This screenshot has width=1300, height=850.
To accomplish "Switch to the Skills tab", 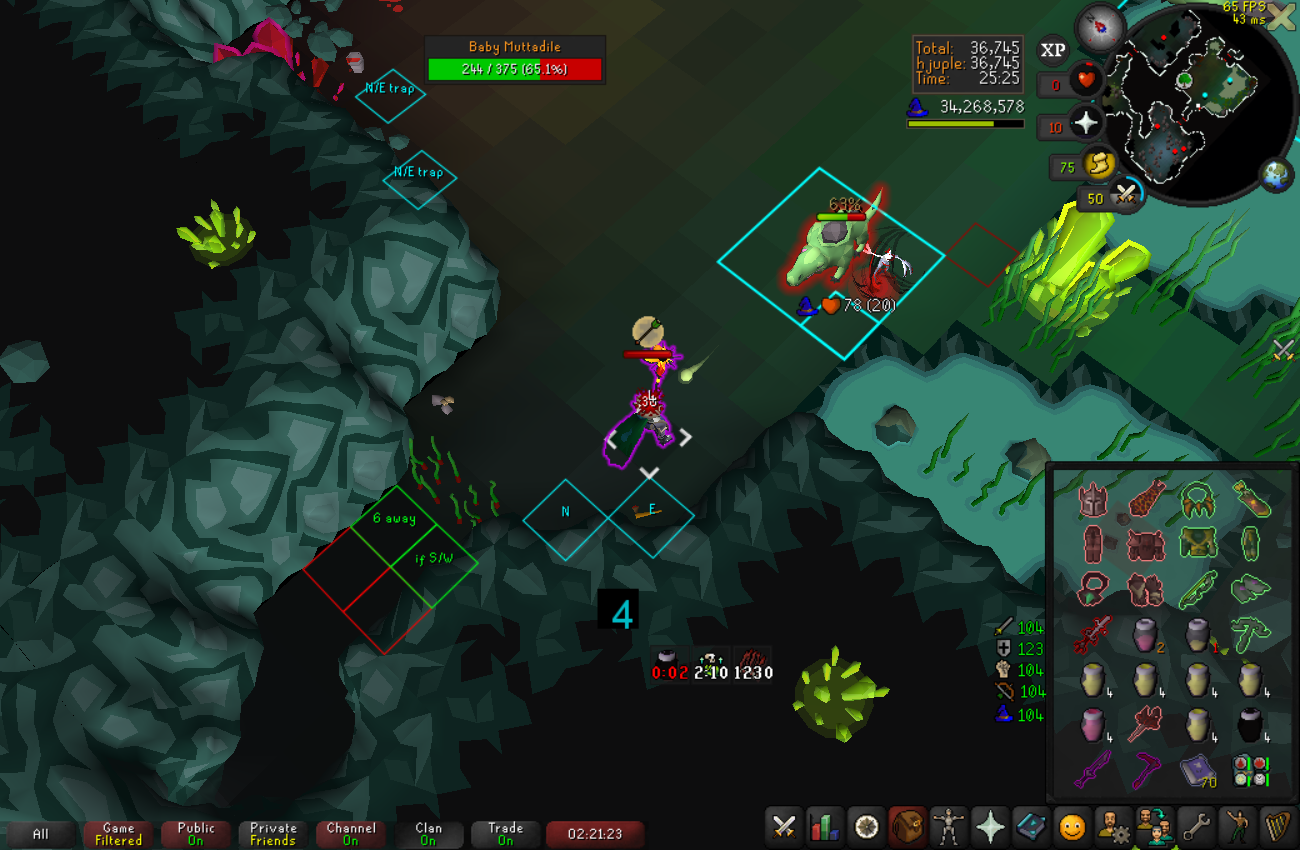I will tap(826, 827).
